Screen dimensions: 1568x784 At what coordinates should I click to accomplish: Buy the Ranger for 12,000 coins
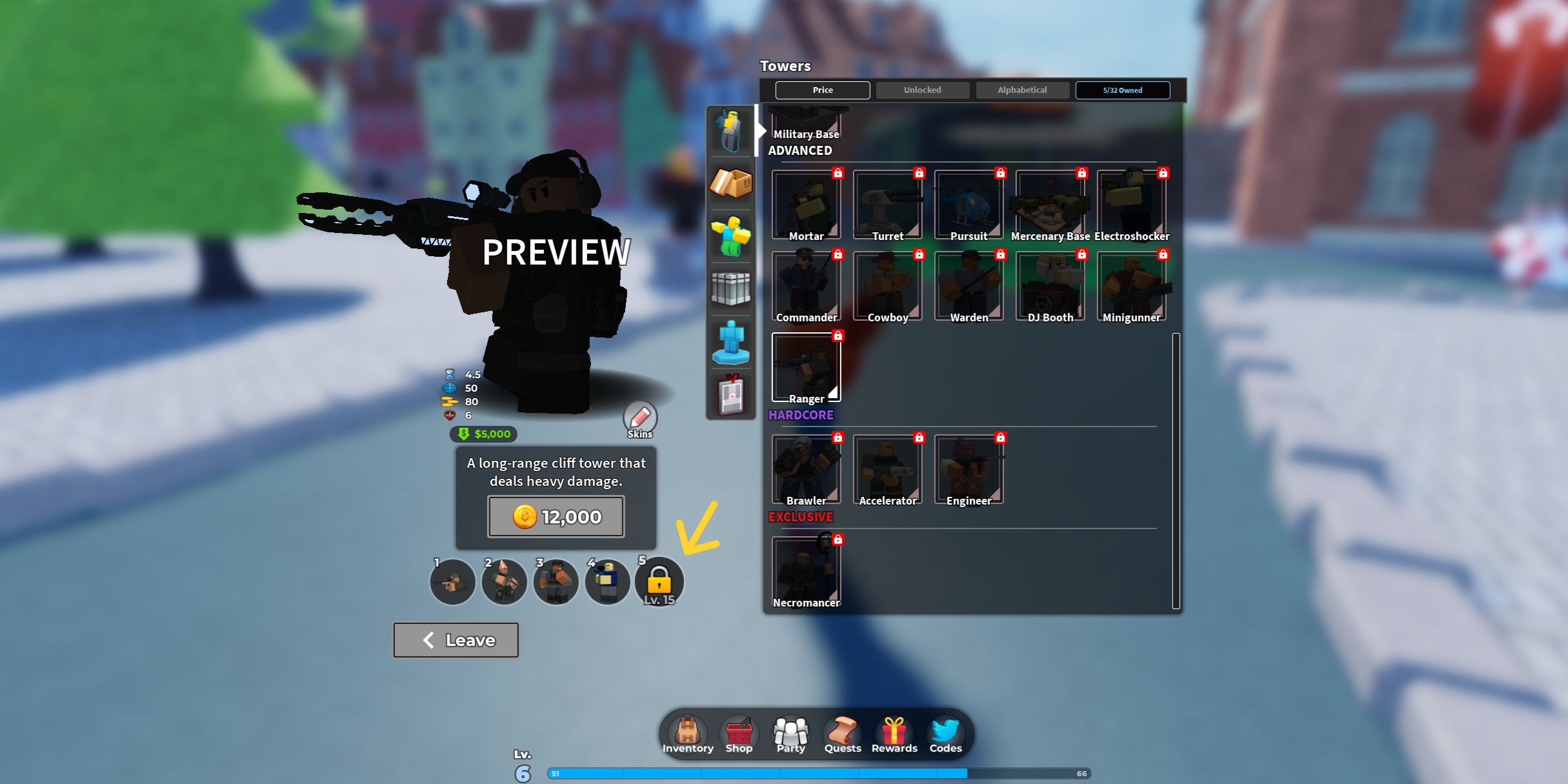555,516
